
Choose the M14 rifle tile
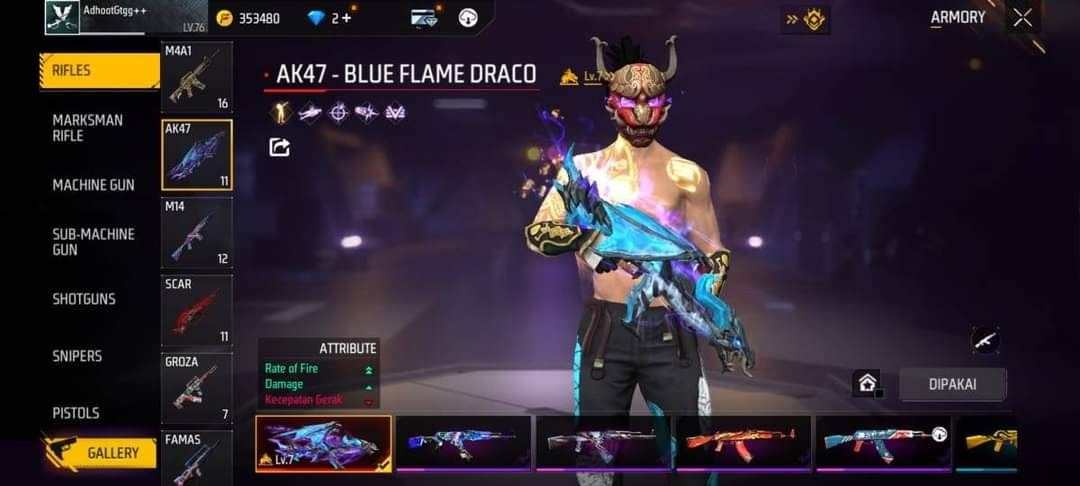196,232
